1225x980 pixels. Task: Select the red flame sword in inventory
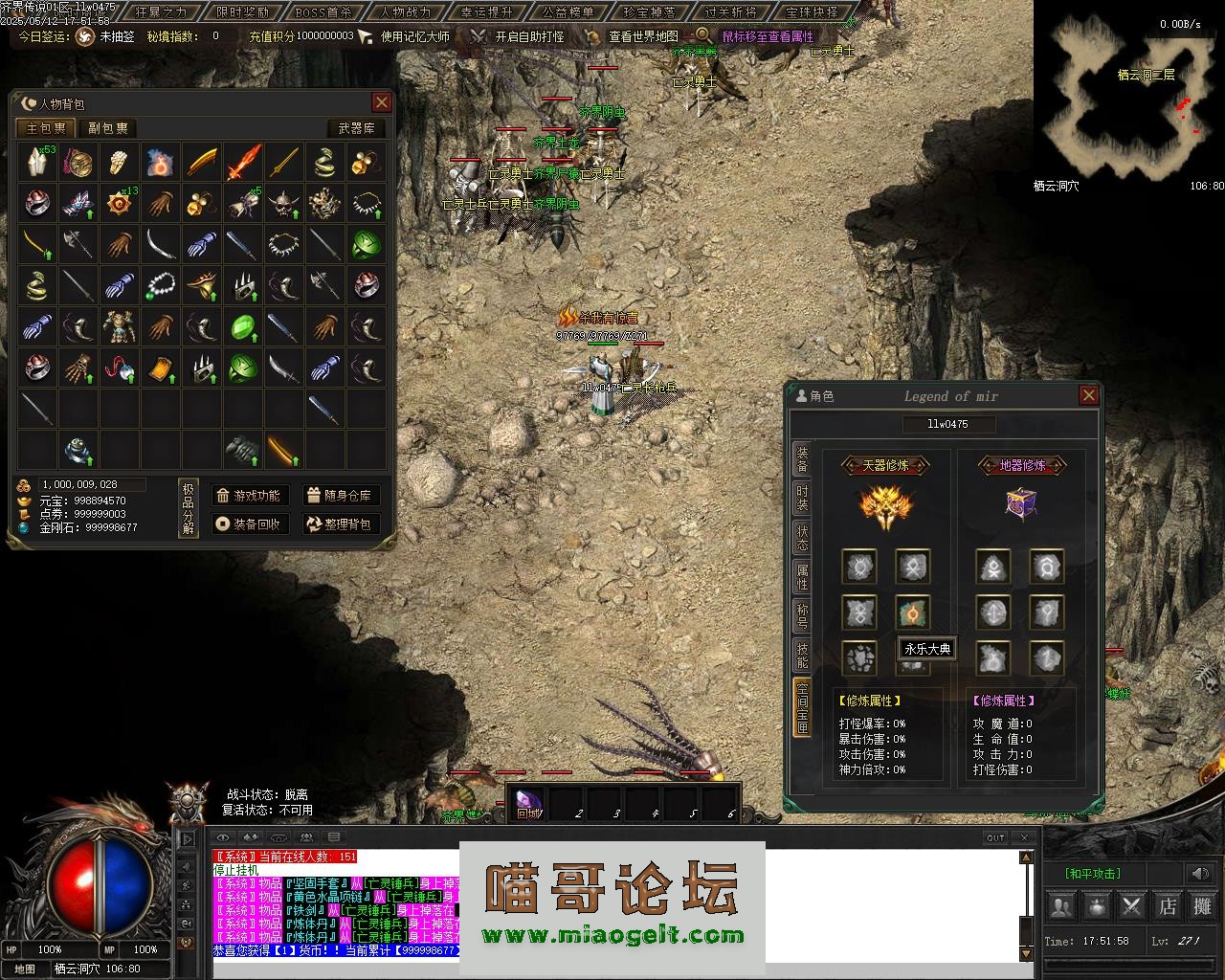pyautogui.click(x=243, y=163)
